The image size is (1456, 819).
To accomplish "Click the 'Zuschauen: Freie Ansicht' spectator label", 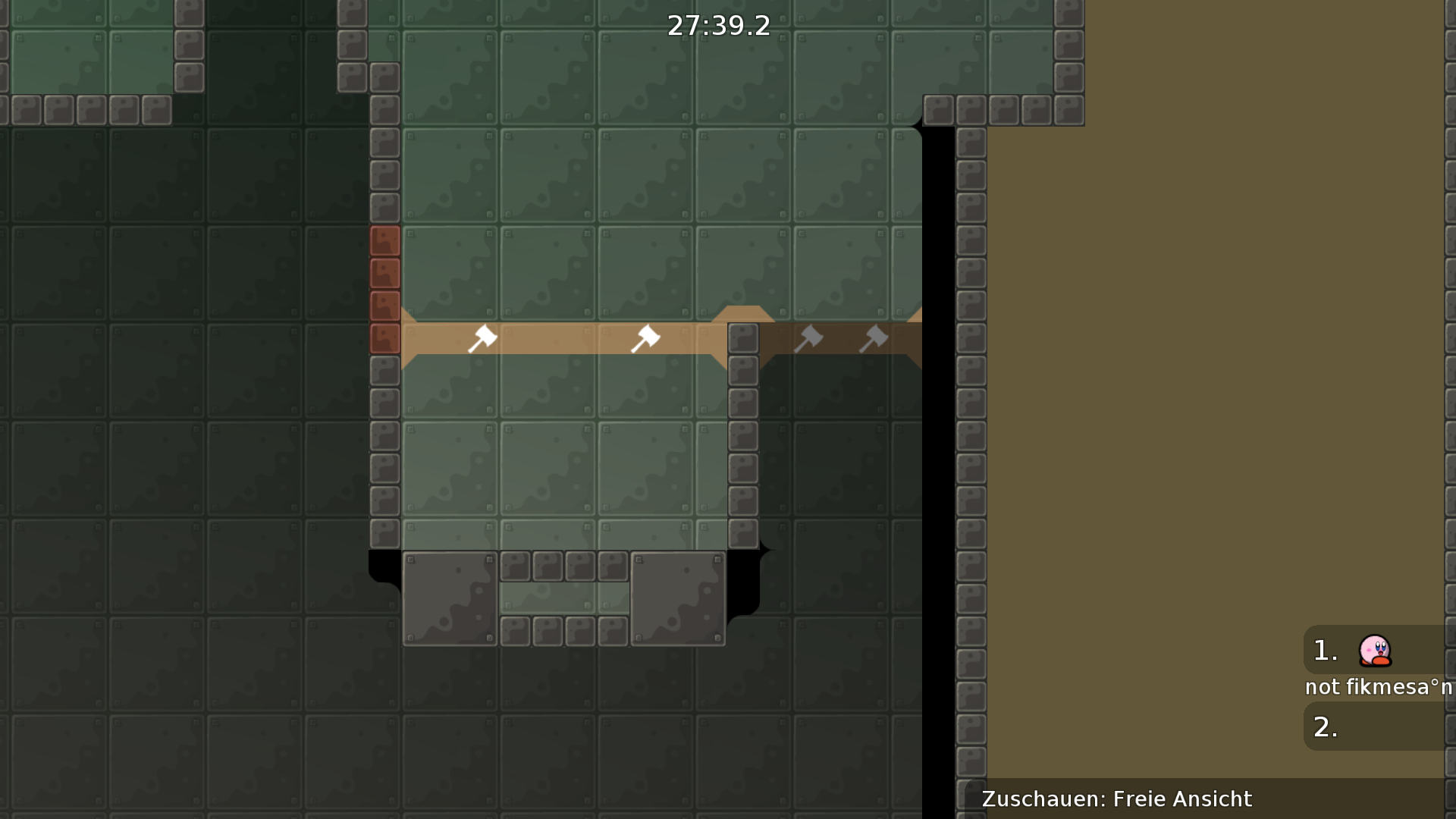I will click(1116, 799).
